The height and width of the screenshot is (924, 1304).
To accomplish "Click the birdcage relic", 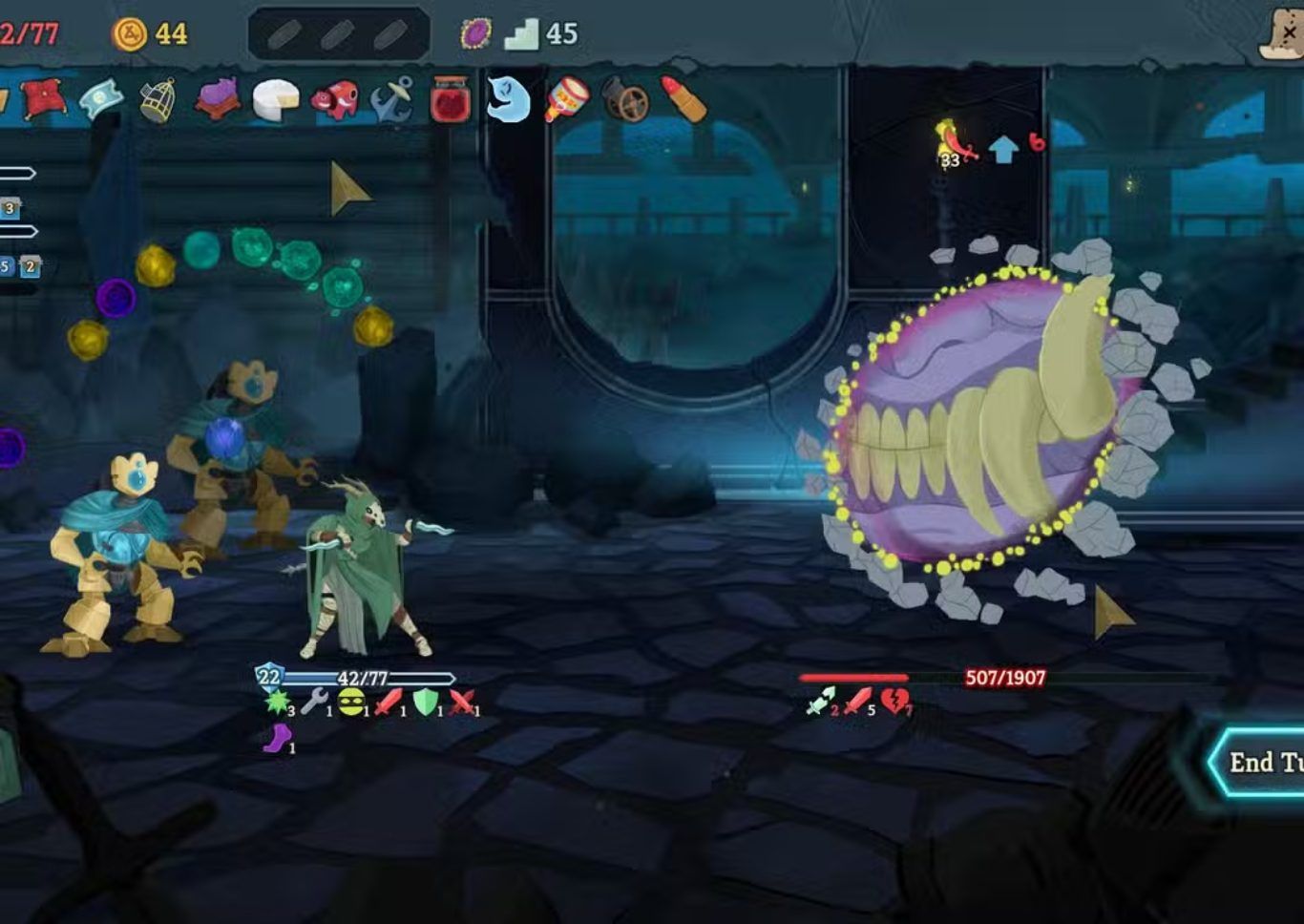I will (158, 99).
